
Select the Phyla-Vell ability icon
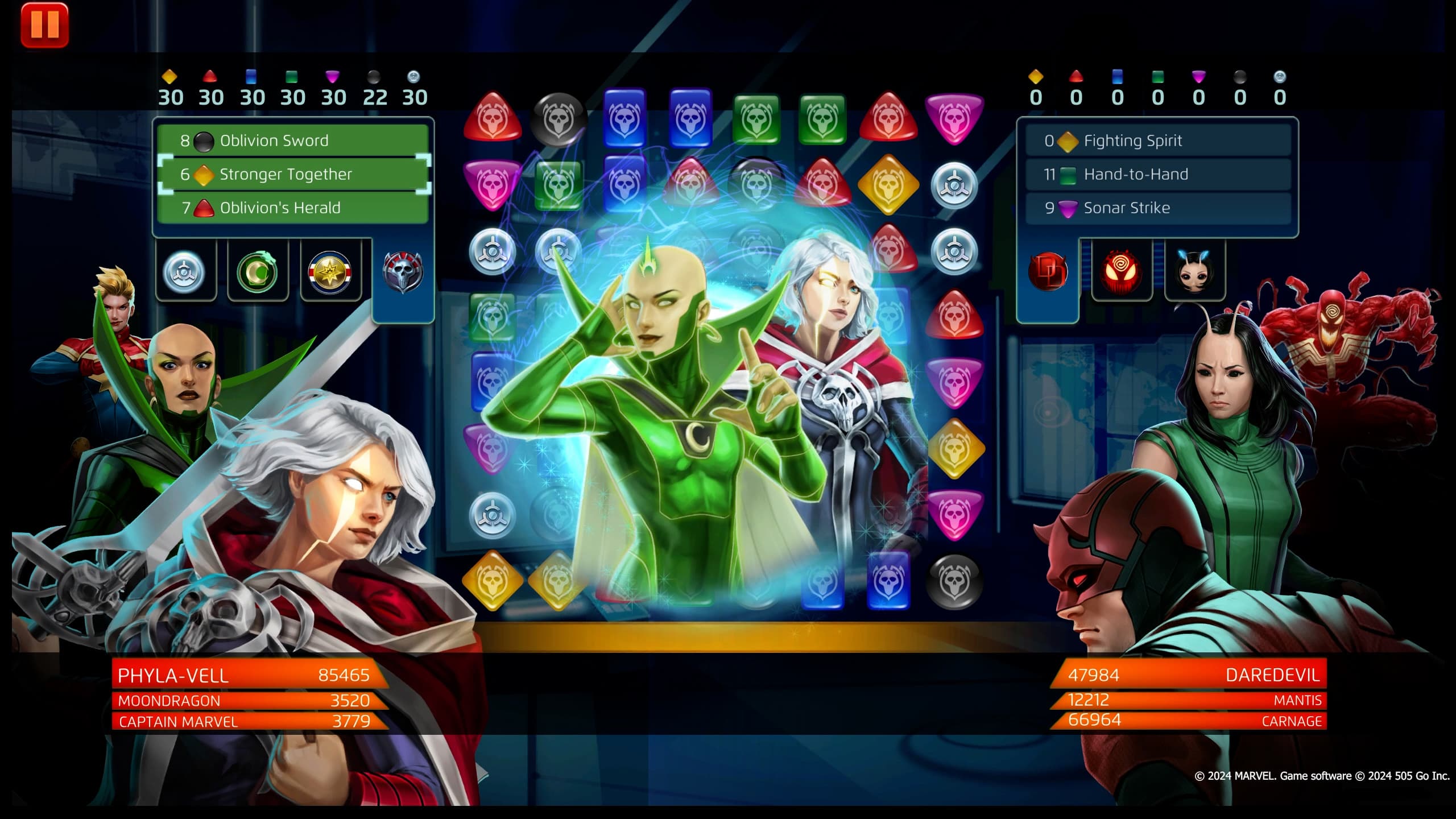pyautogui.click(x=185, y=273)
